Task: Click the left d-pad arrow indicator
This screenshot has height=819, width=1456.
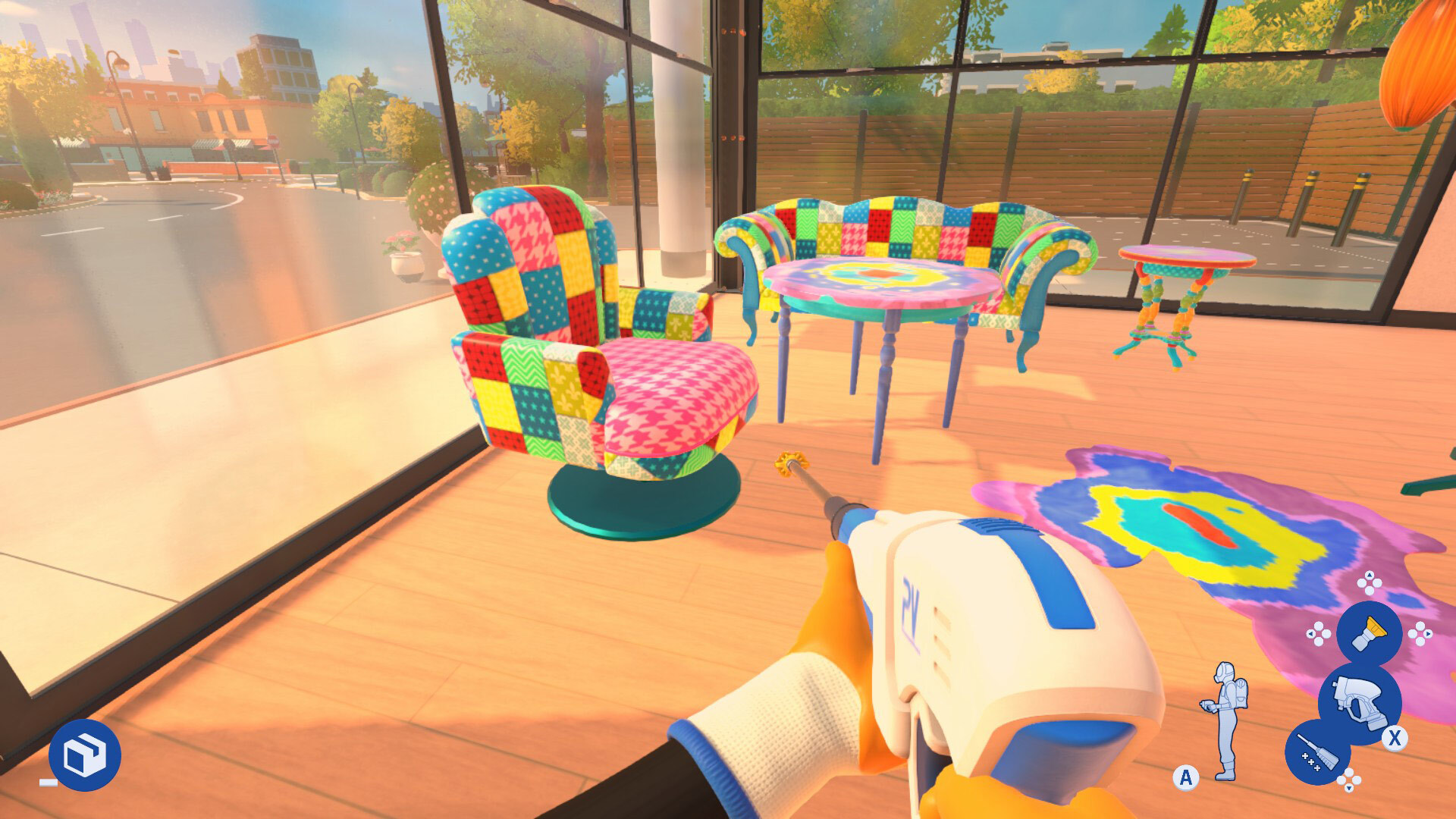Action: [x=1310, y=633]
